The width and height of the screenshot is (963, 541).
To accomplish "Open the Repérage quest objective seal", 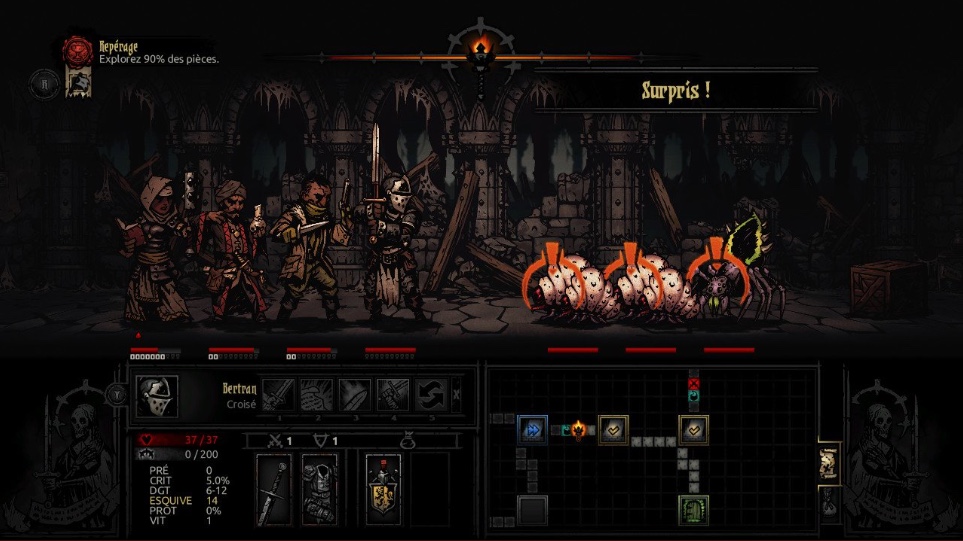I will coord(77,51).
